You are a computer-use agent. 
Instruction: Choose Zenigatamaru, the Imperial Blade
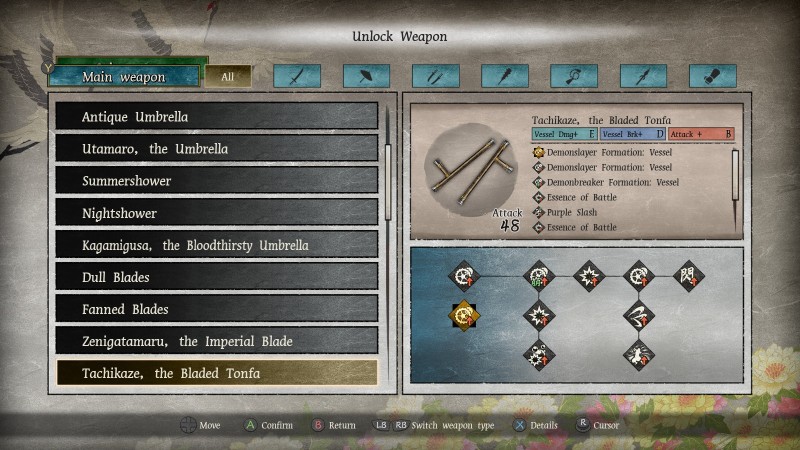(216, 341)
